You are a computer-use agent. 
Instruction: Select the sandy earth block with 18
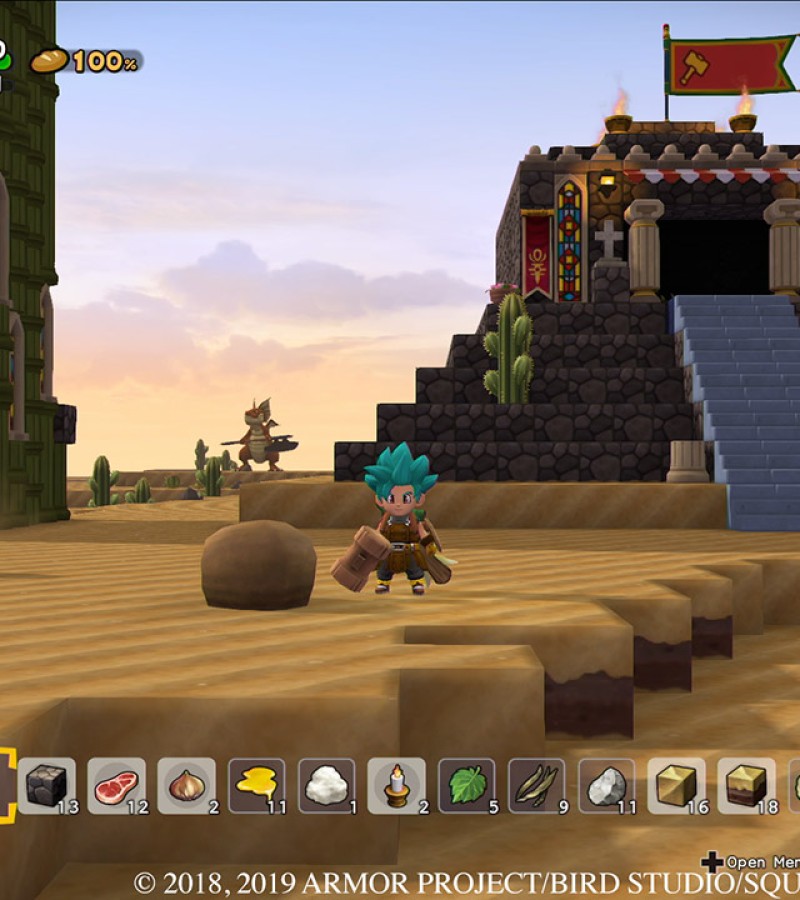click(746, 786)
